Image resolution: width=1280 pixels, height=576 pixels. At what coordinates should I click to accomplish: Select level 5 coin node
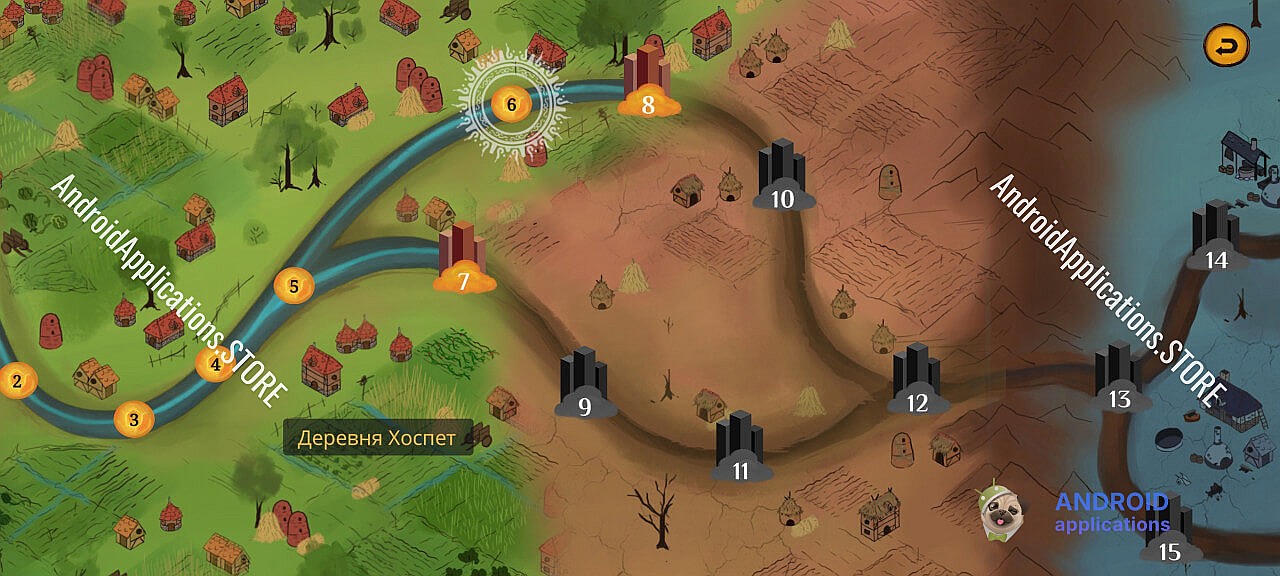pos(294,286)
